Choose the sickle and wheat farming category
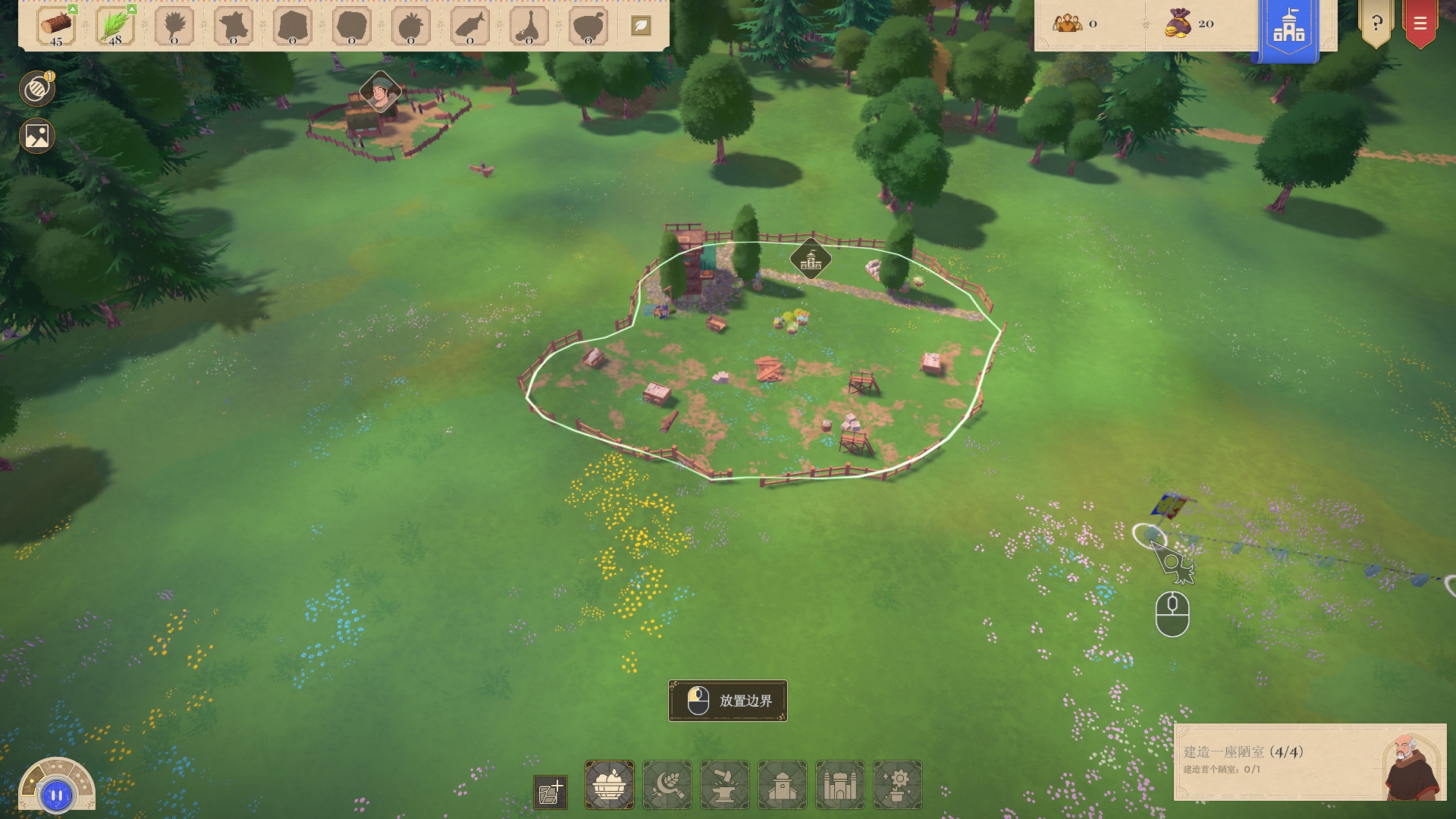 point(667,785)
